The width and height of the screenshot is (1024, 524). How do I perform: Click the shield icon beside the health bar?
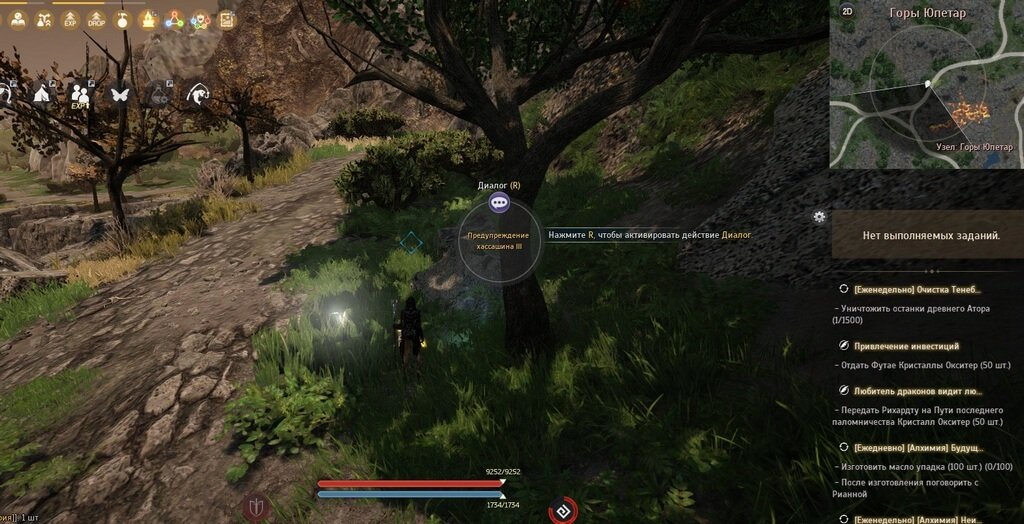tap(257, 506)
